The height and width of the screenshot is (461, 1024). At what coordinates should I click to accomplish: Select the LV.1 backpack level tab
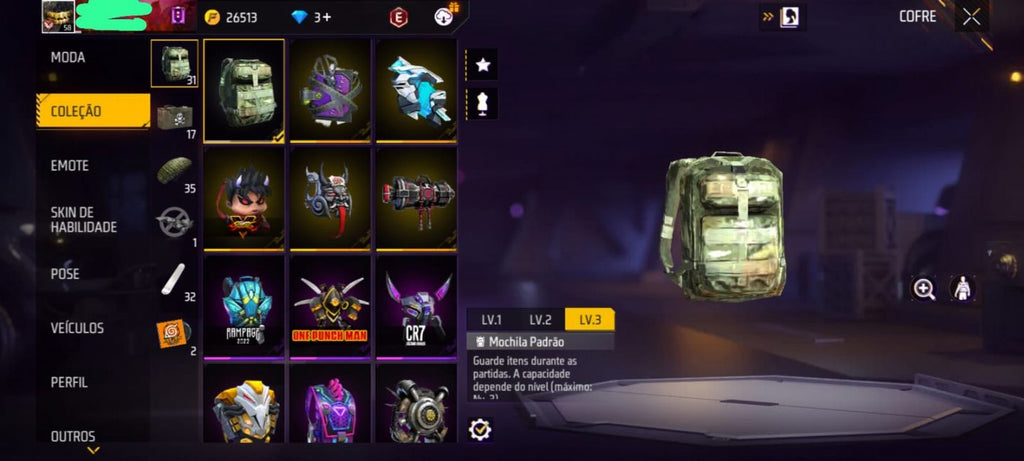point(491,320)
